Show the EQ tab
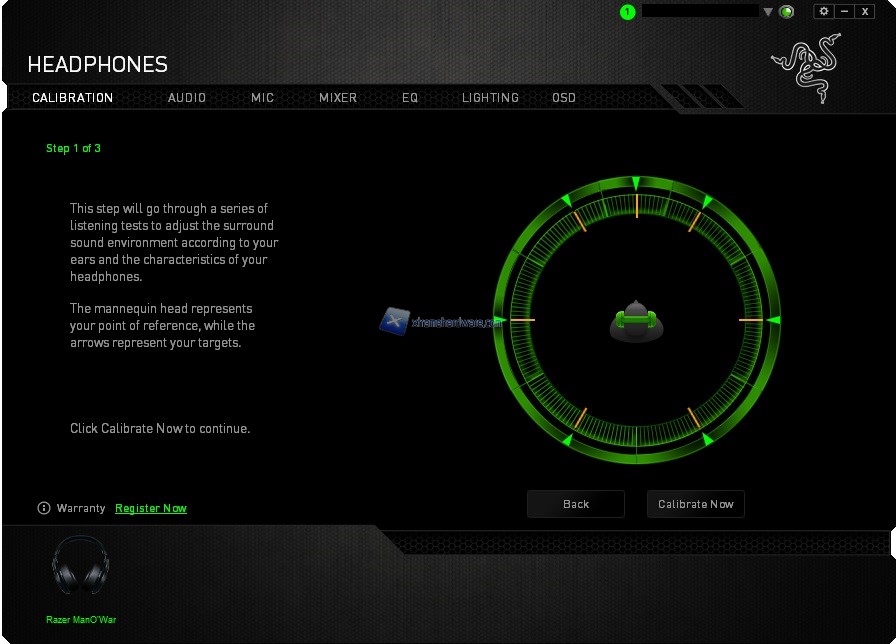 tap(410, 98)
